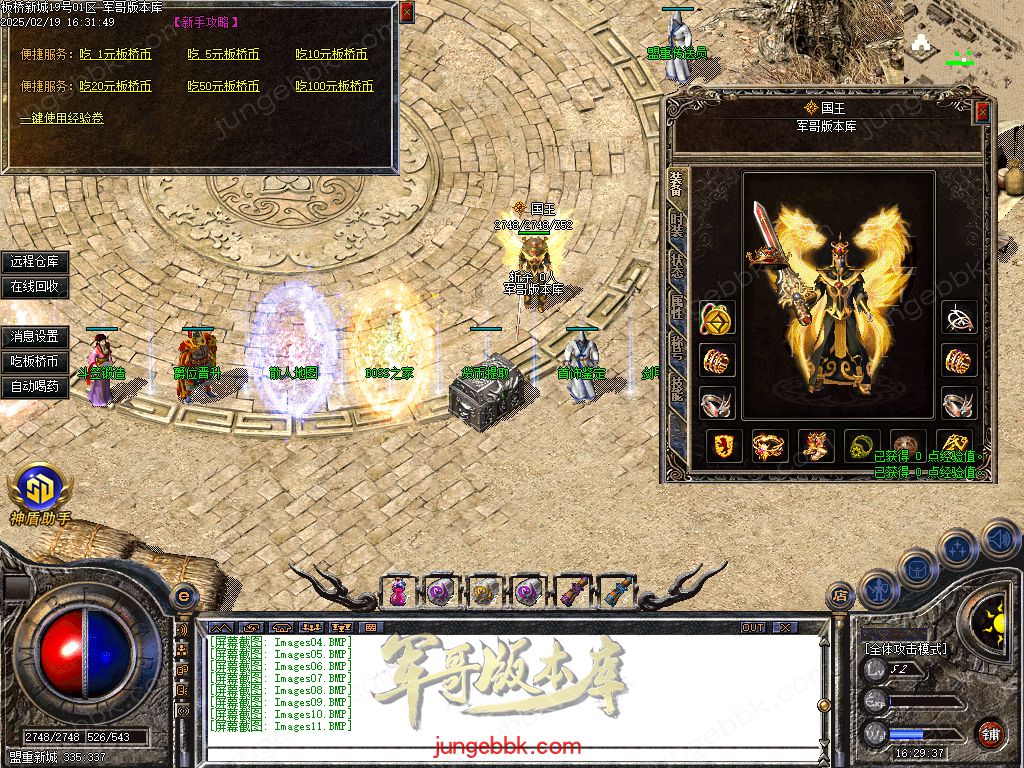Open the 店 shop button
1024x768 pixels.
[x=839, y=597]
